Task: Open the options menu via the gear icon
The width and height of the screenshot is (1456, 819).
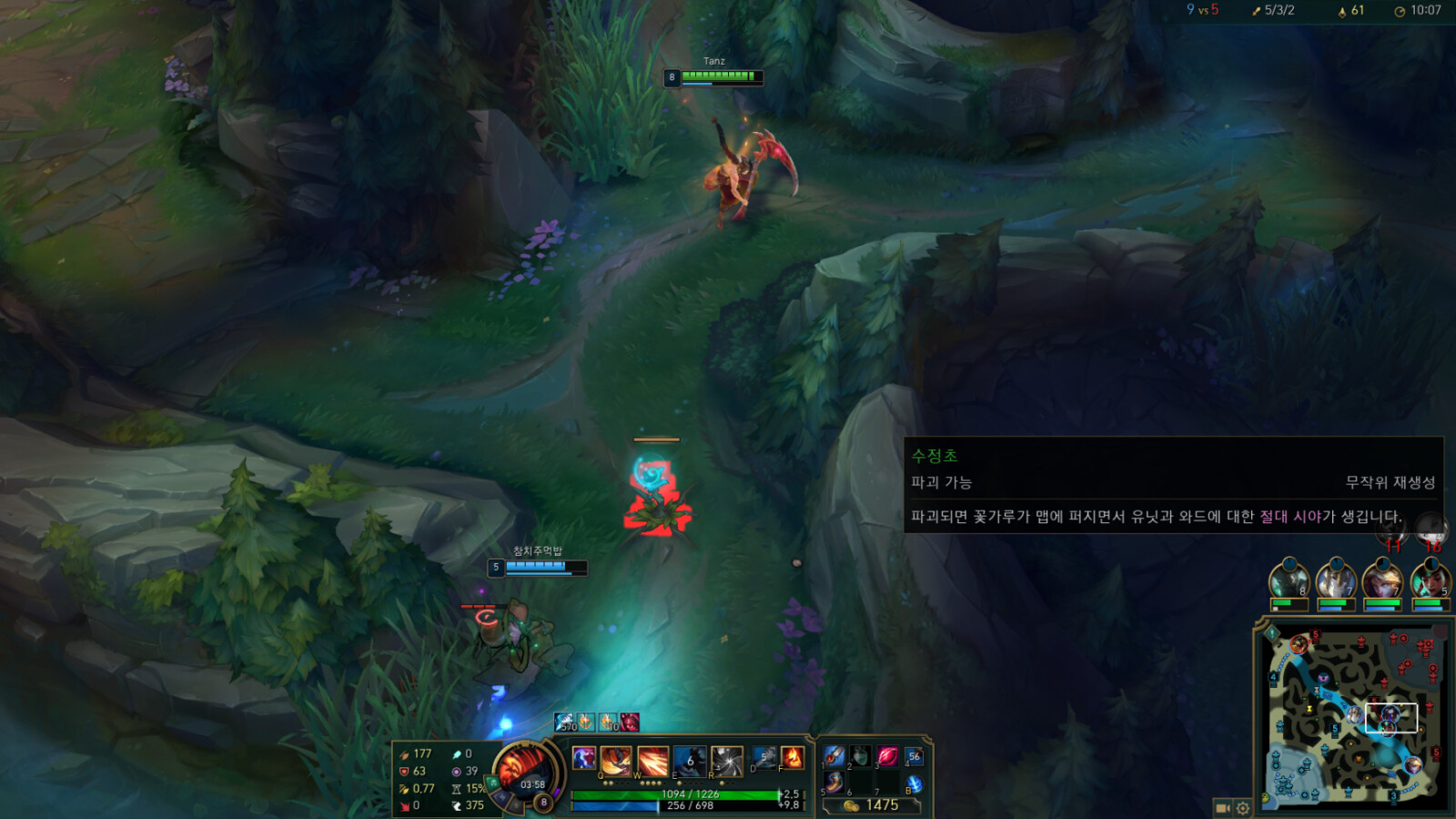Action: [x=1243, y=807]
